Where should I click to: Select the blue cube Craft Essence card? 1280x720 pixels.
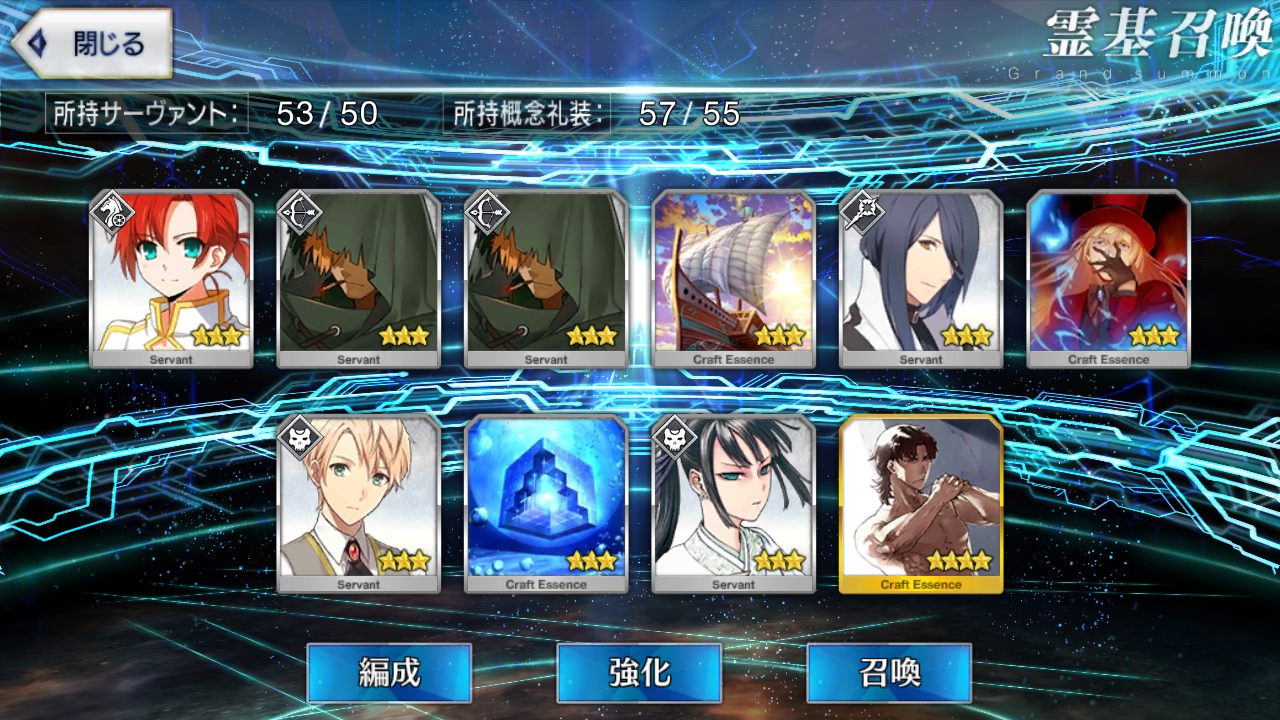(546, 503)
